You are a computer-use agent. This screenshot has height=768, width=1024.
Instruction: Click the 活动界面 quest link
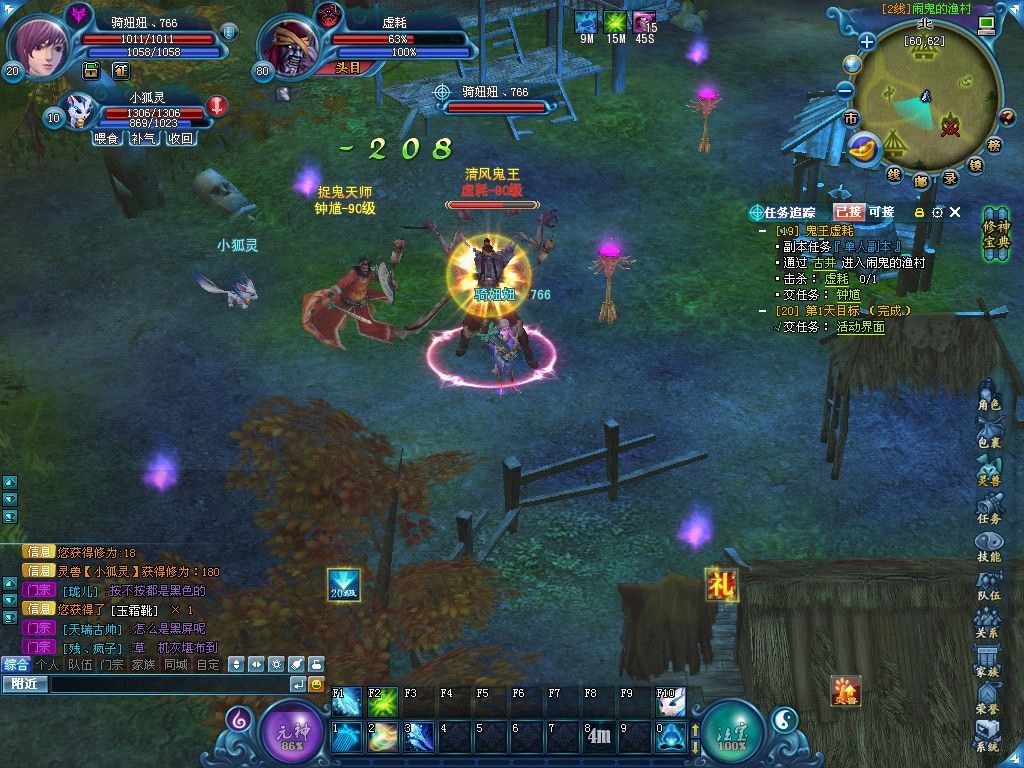click(861, 326)
